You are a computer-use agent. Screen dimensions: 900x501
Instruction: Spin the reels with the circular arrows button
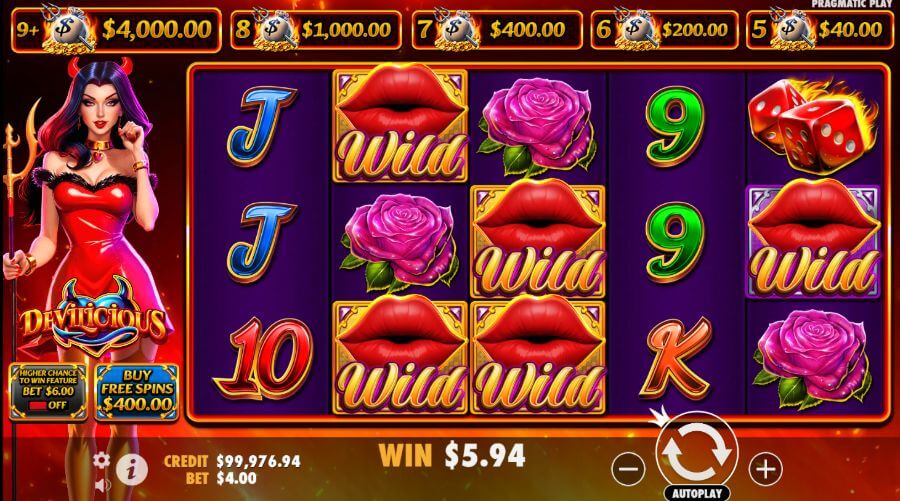[x=697, y=453]
